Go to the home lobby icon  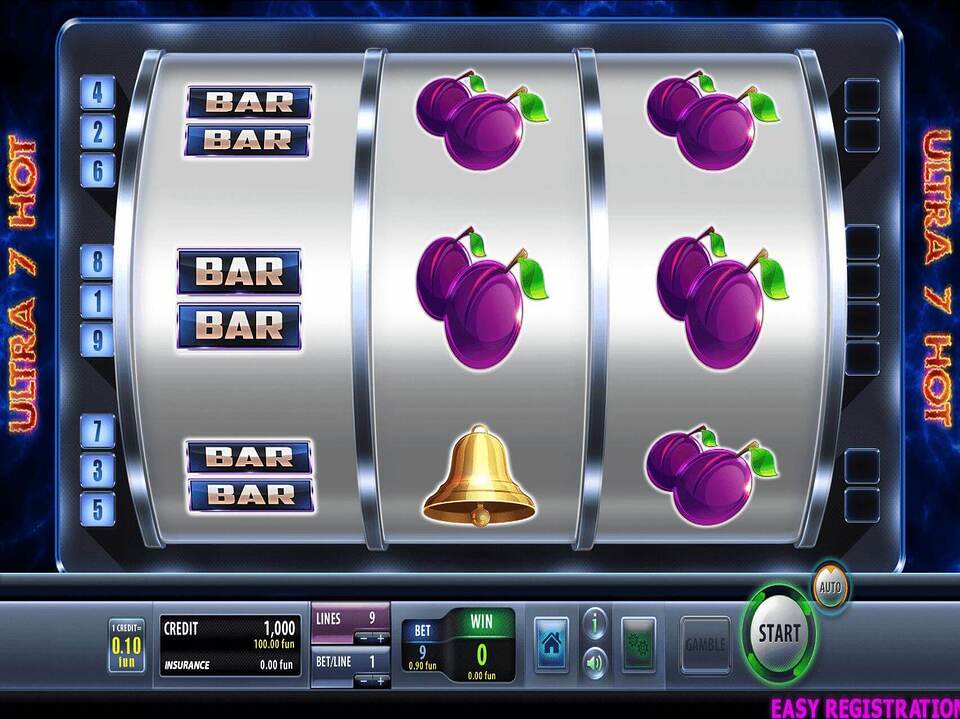click(x=551, y=641)
